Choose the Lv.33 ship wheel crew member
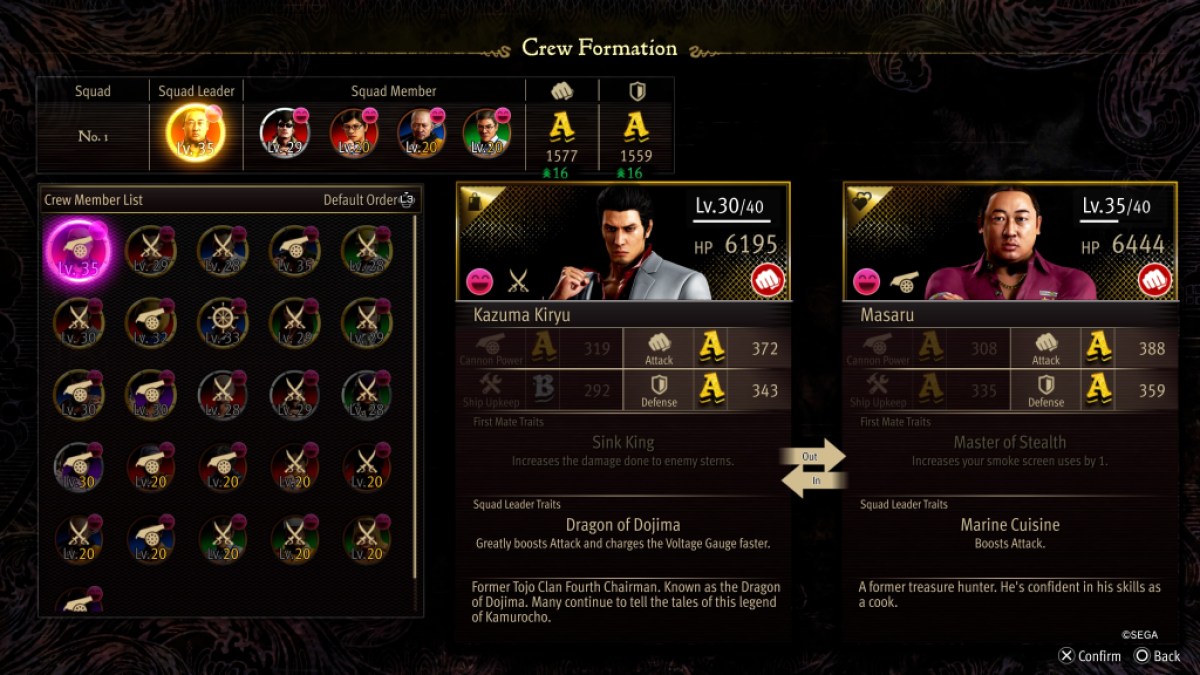This screenshot has height=675, width=1200. (x=222, y=322)
